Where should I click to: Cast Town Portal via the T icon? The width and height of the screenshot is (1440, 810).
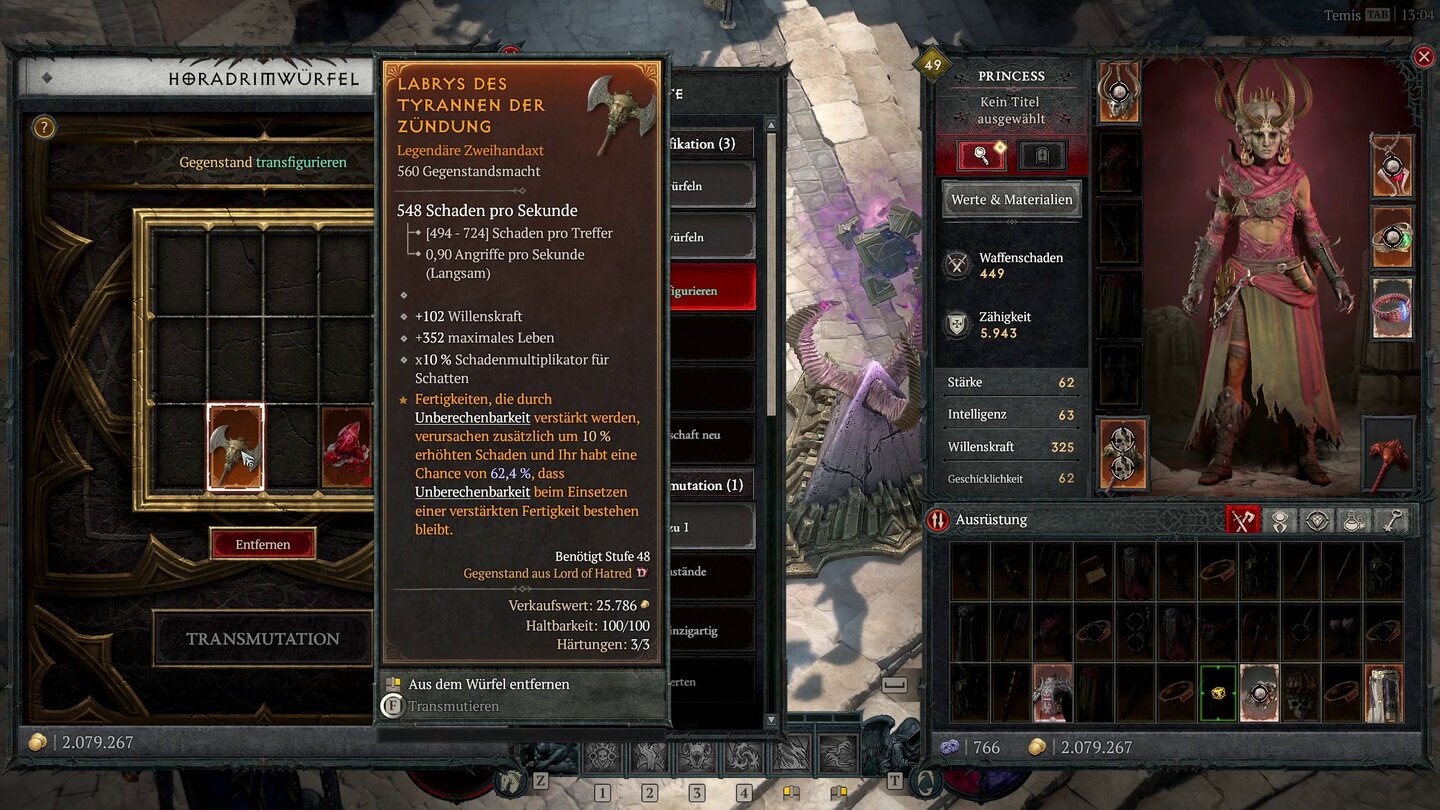pos(893,782)
